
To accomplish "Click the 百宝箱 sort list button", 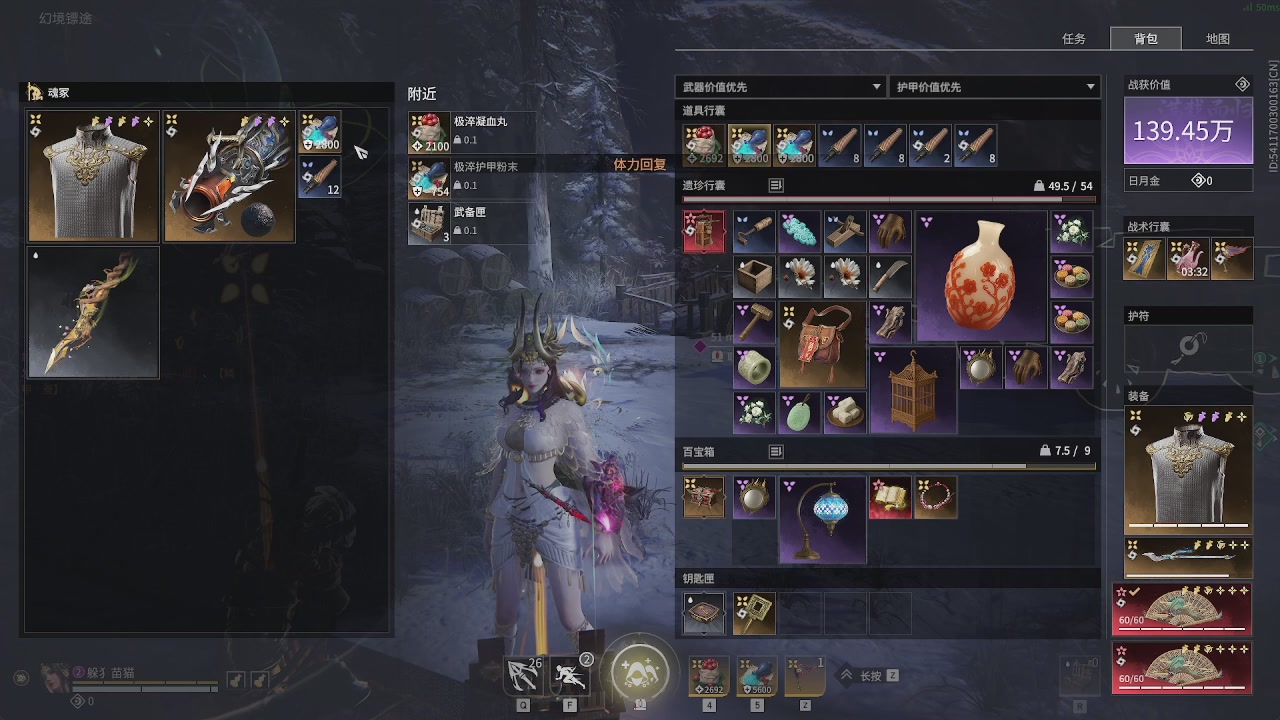I will coord(776,452).
